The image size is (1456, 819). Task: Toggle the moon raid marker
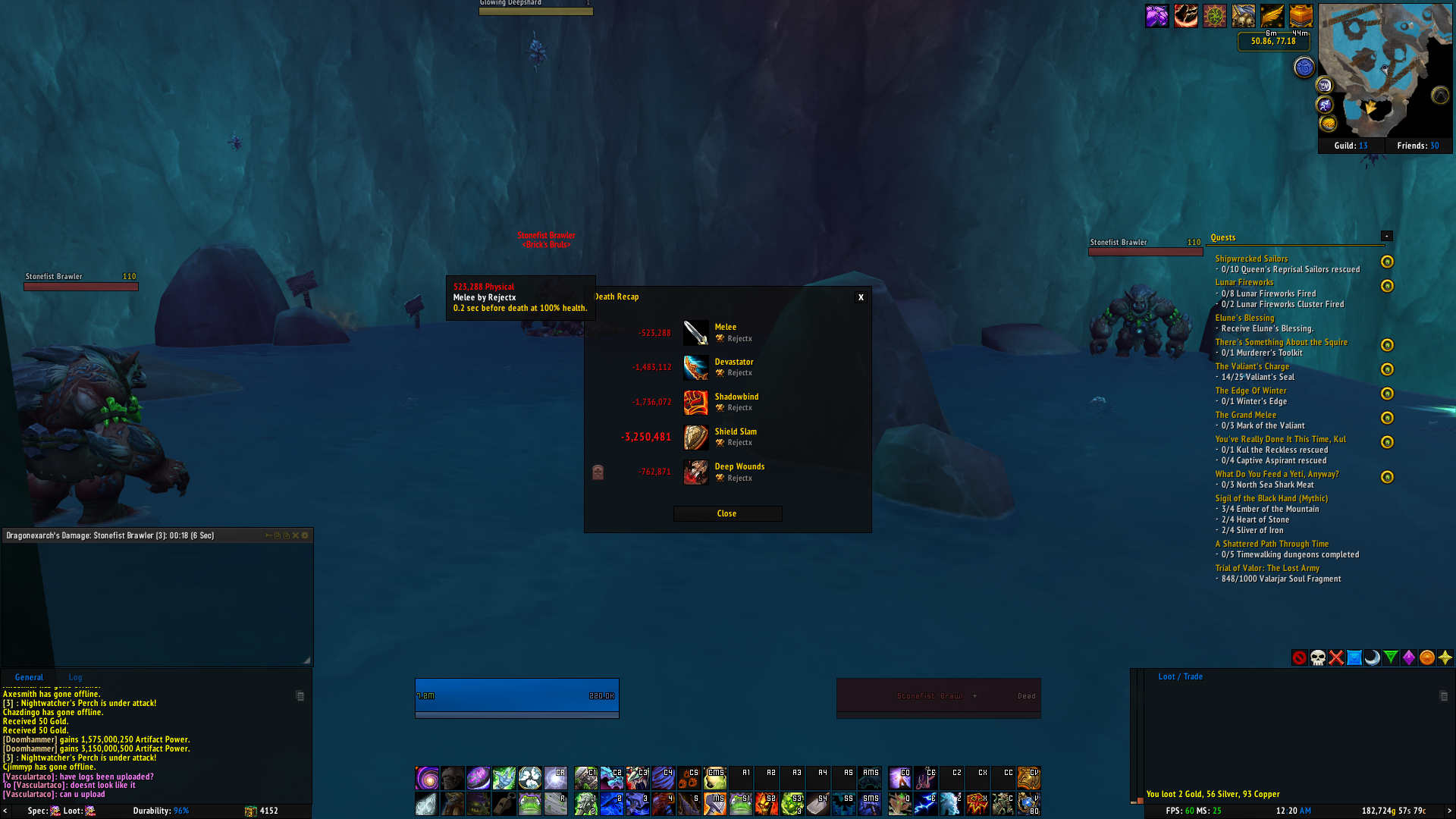[x=1373, y=657]
